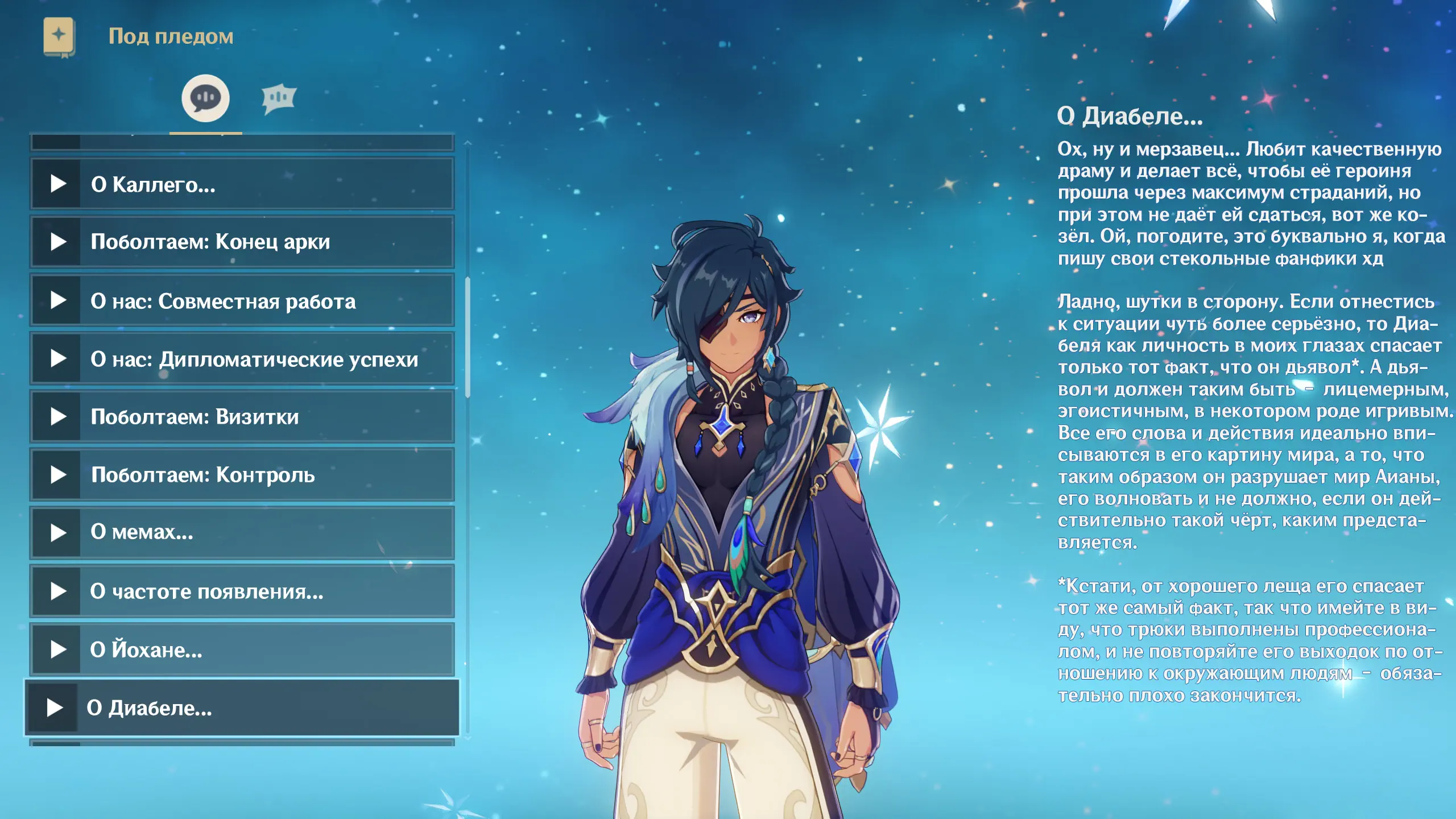The width and height of the screenshot is (1456, 819).
Task: Open "О нас: Совместная работа" entry
Action: 242,301
